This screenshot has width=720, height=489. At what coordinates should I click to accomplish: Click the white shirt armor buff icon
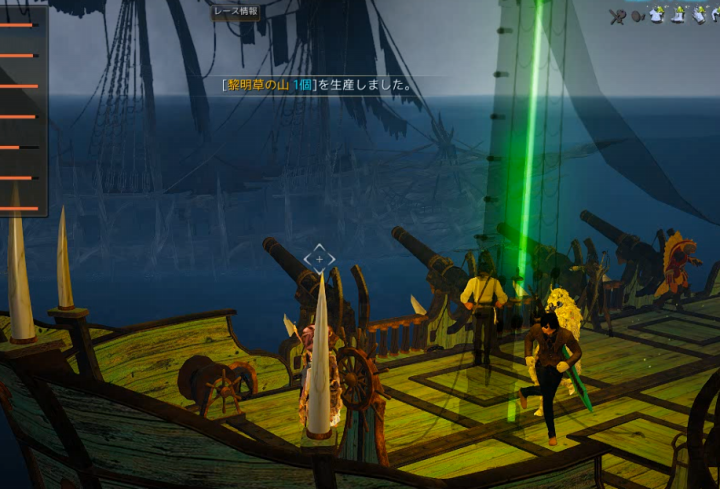[x=656, y=15]
